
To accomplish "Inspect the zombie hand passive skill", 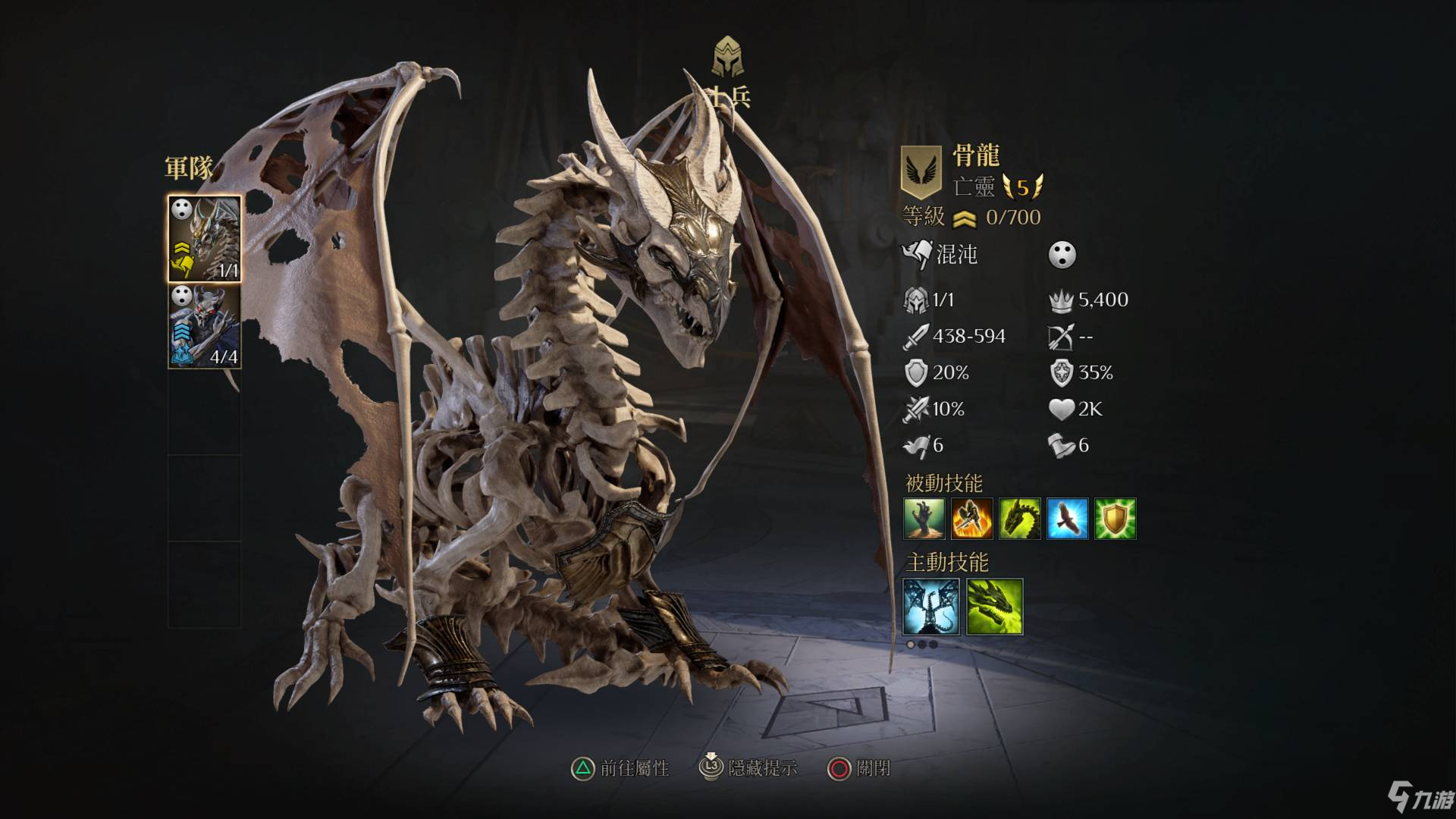I will tap(924, 519).
